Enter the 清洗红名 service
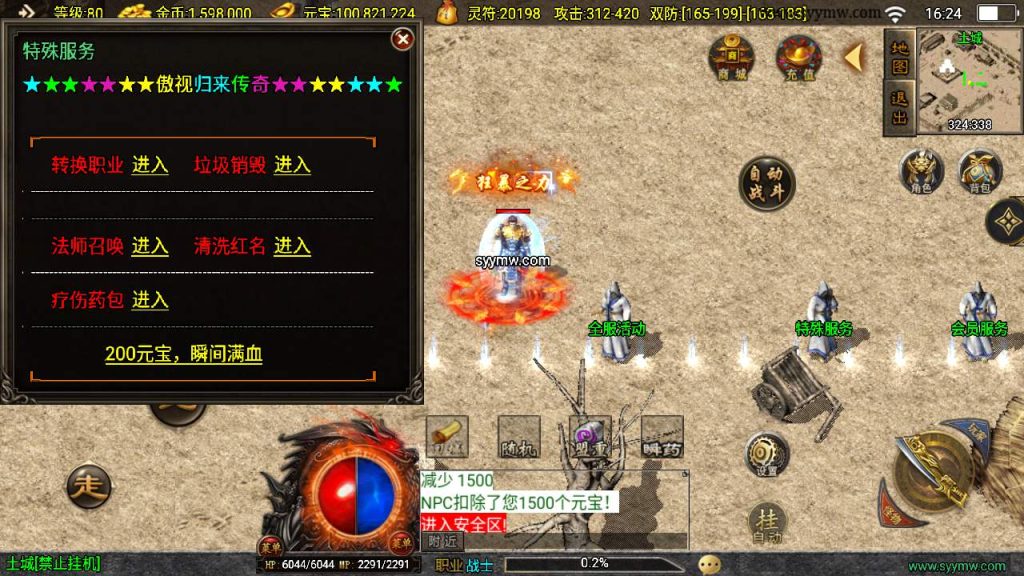 tap(292, 246)
